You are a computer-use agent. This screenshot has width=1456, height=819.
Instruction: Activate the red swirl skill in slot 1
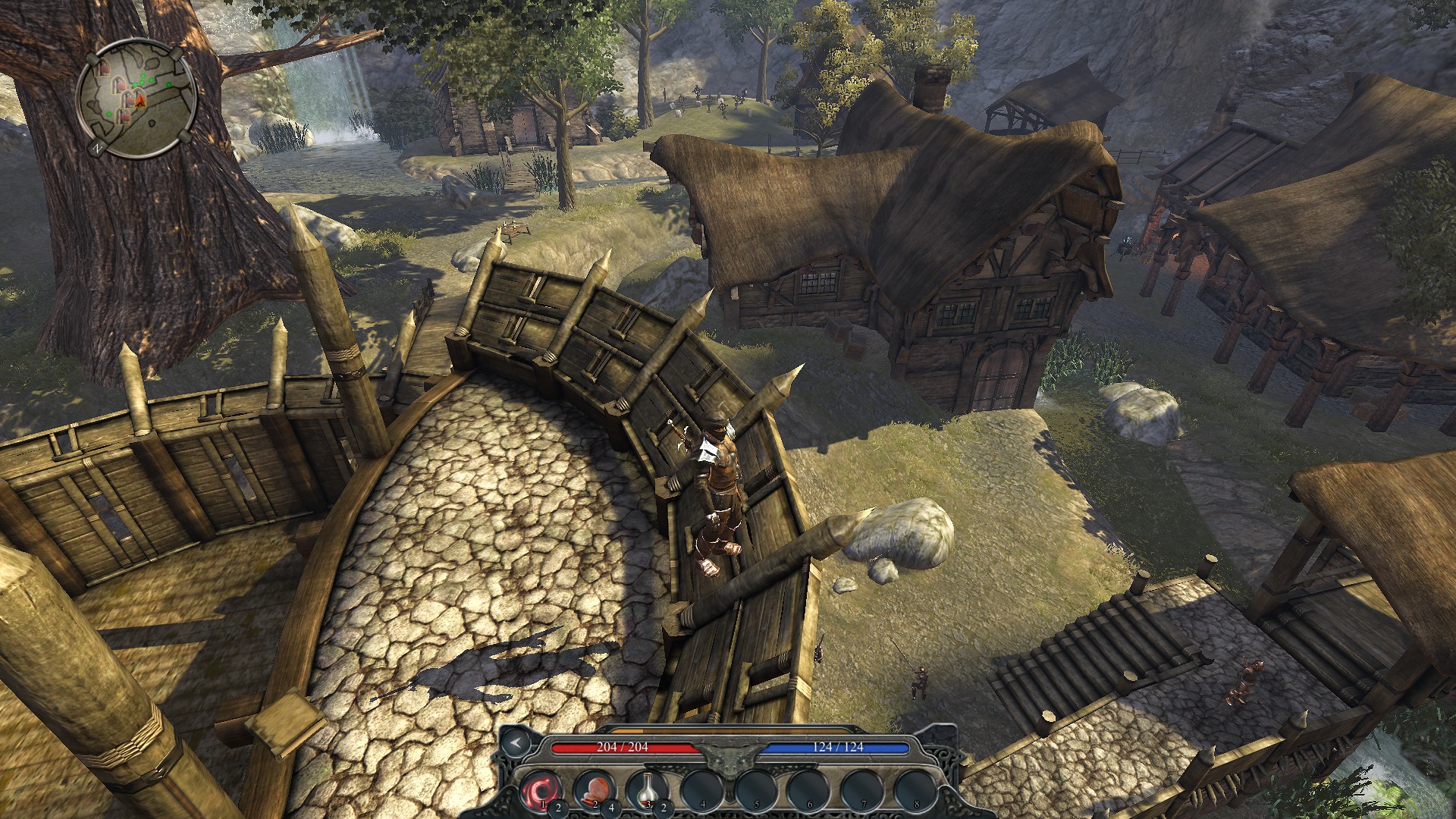[x=541, y=789]
